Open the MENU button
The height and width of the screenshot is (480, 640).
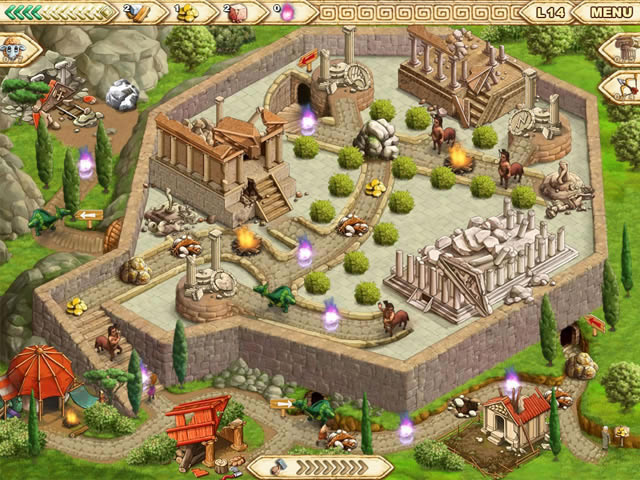(608, 13)
